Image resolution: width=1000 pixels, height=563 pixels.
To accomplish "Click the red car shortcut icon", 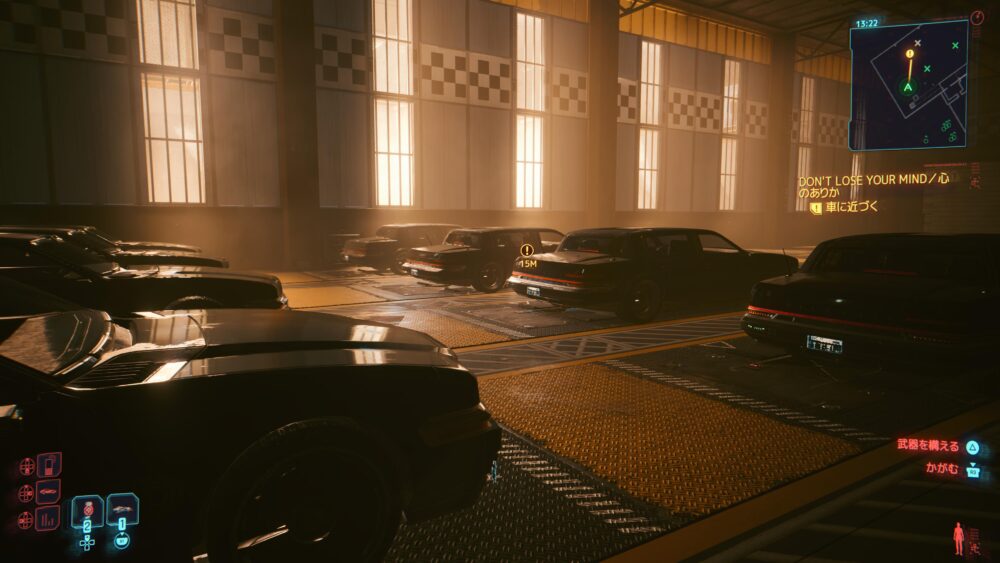I will (x=48, y=491).
